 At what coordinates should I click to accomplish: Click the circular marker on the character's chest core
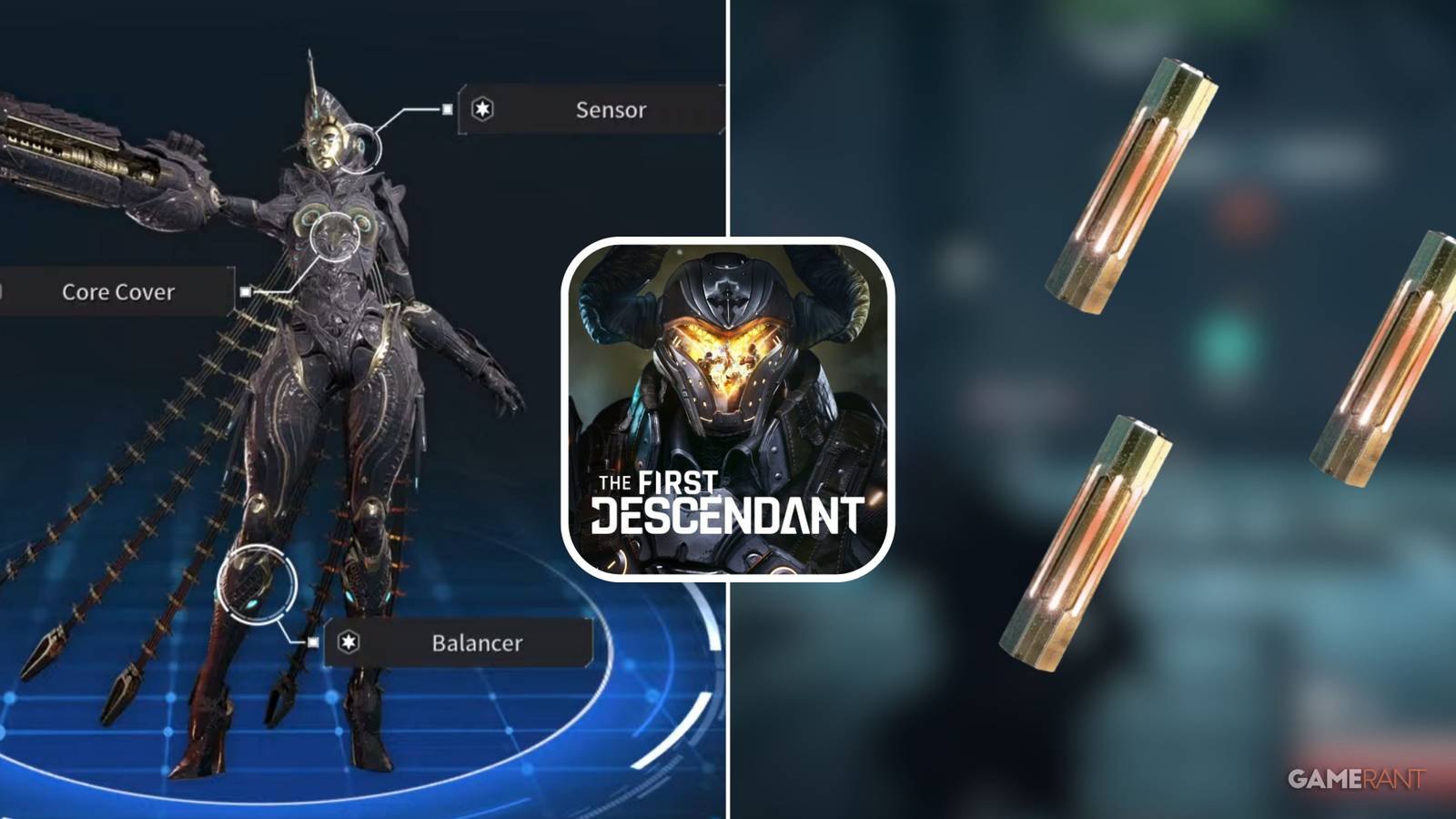tap(333, 237)
